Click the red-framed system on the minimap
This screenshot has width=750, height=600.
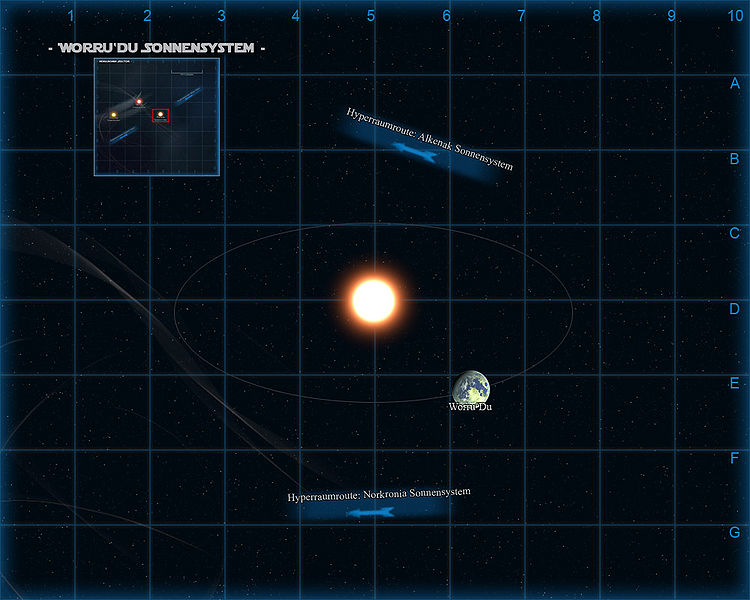click(160, 115)
